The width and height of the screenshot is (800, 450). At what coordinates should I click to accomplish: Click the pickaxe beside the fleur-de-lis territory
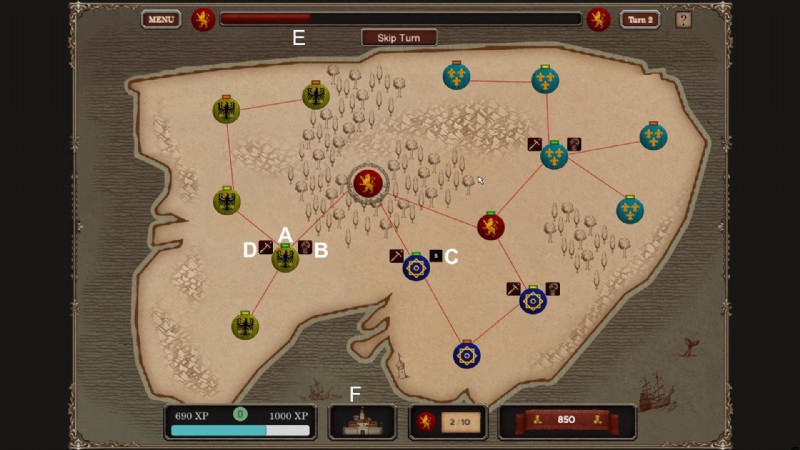coord(535,144)
